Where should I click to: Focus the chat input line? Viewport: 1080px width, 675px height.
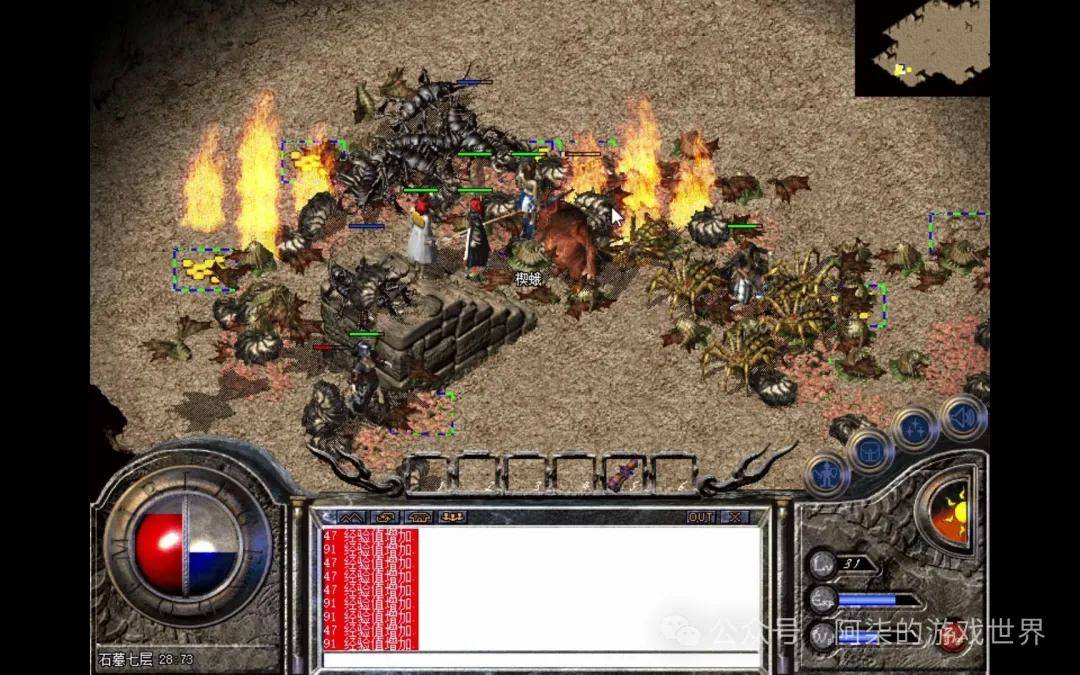(x=540, y=659)
